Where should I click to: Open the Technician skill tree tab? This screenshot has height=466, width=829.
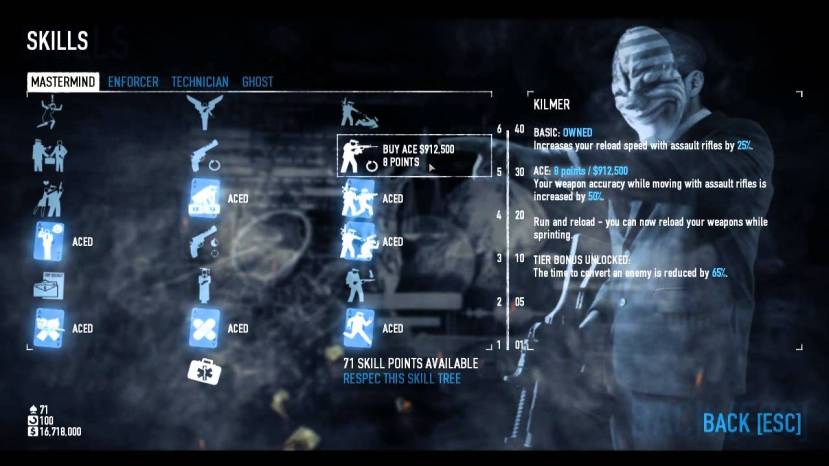pos(200,82)
